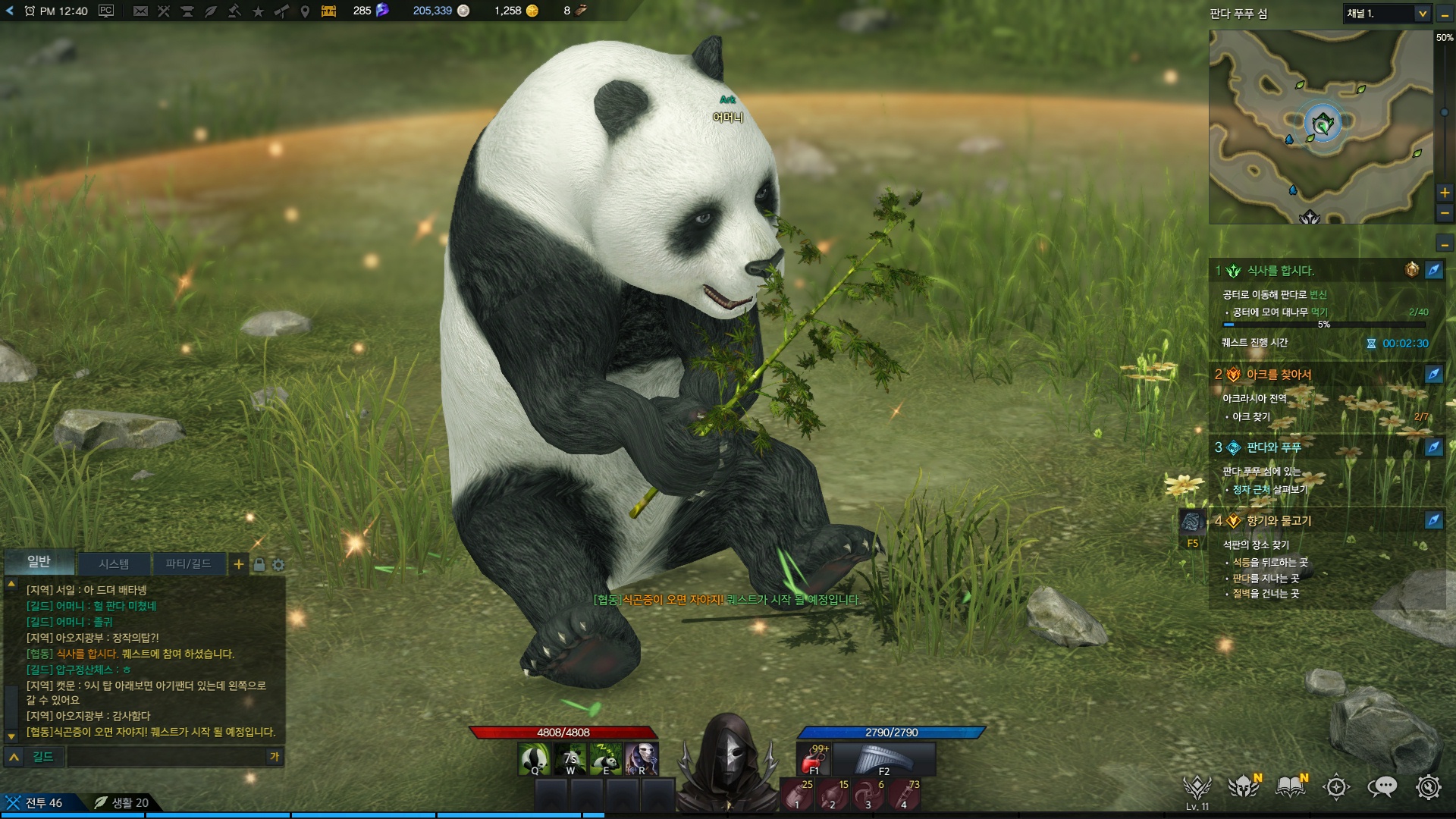
Task: Add a new chat tab with the plus
Action: point(239,564)
